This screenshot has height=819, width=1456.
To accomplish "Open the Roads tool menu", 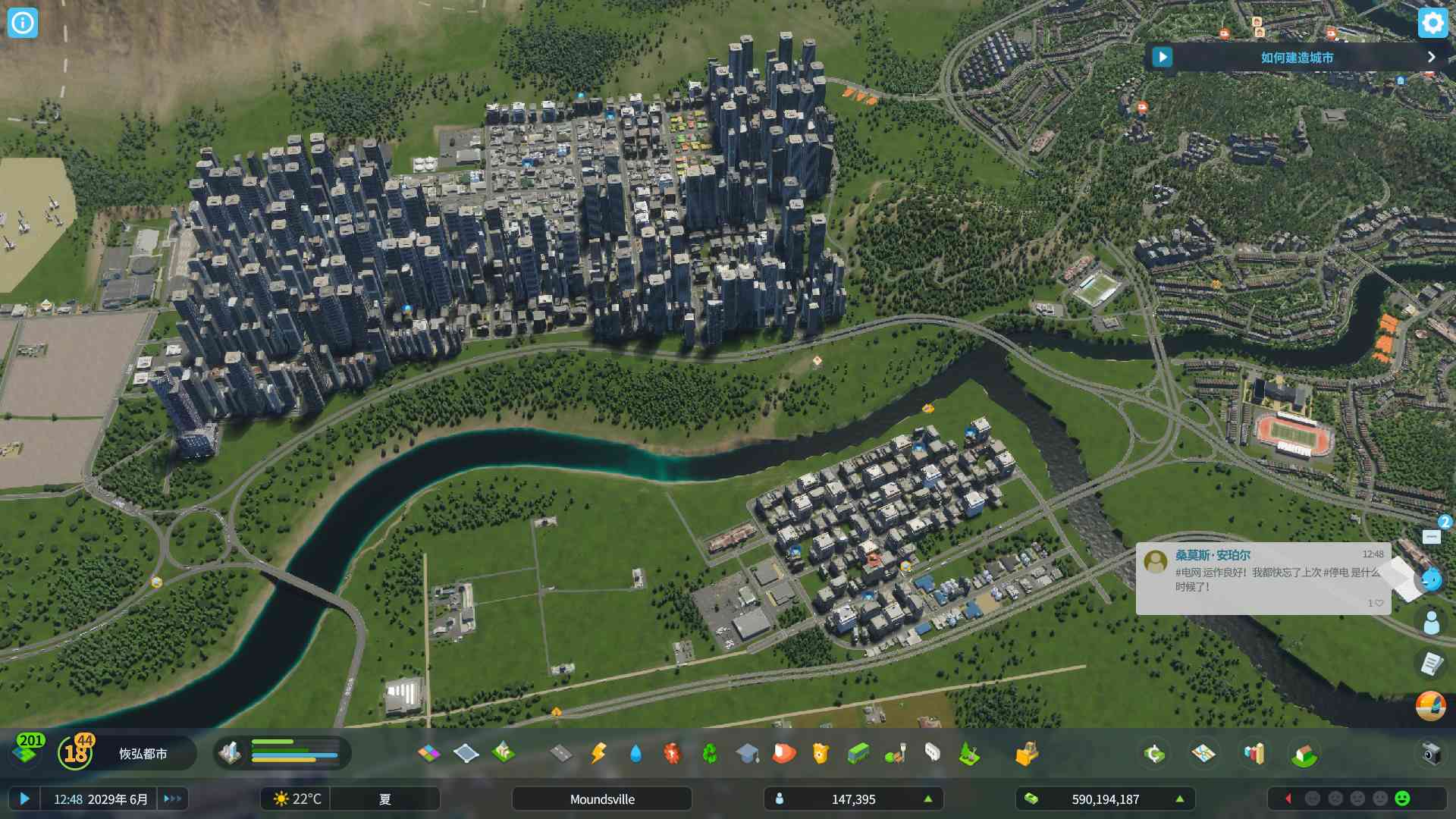I will pyautogui.click(x=559, y=753).
